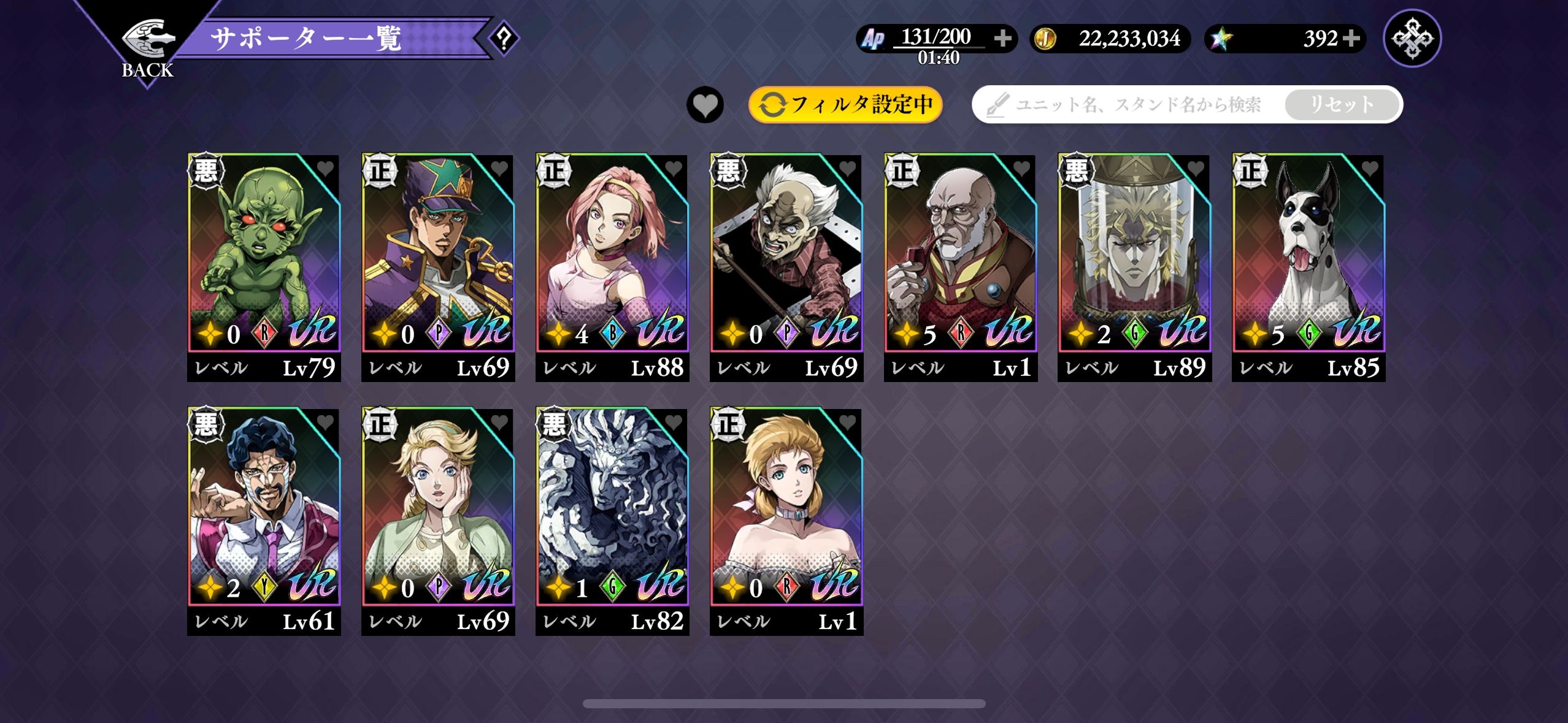Add rainbow star gems with plus

[1351, 39]
